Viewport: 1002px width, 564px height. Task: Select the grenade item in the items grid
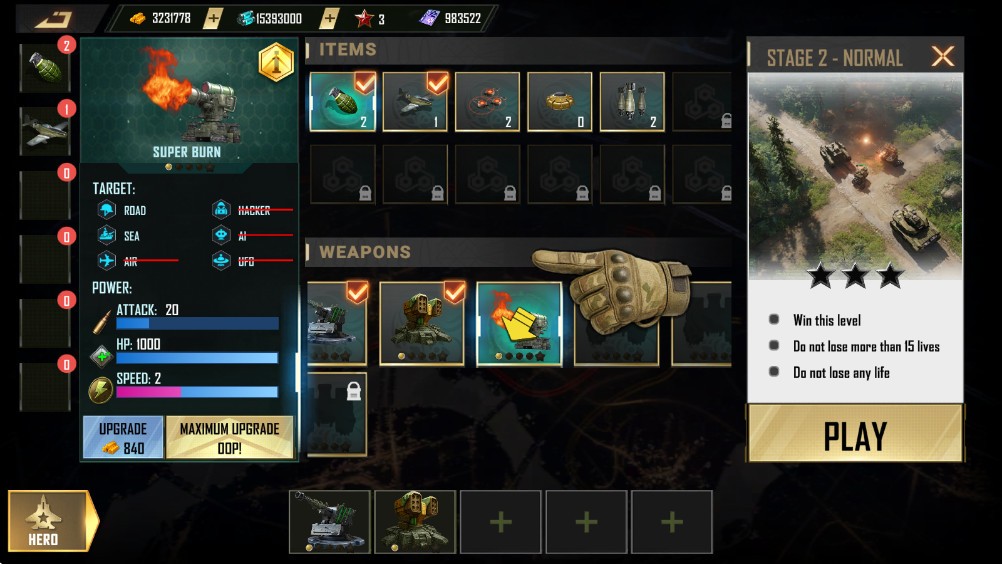[x=343, y=101]
